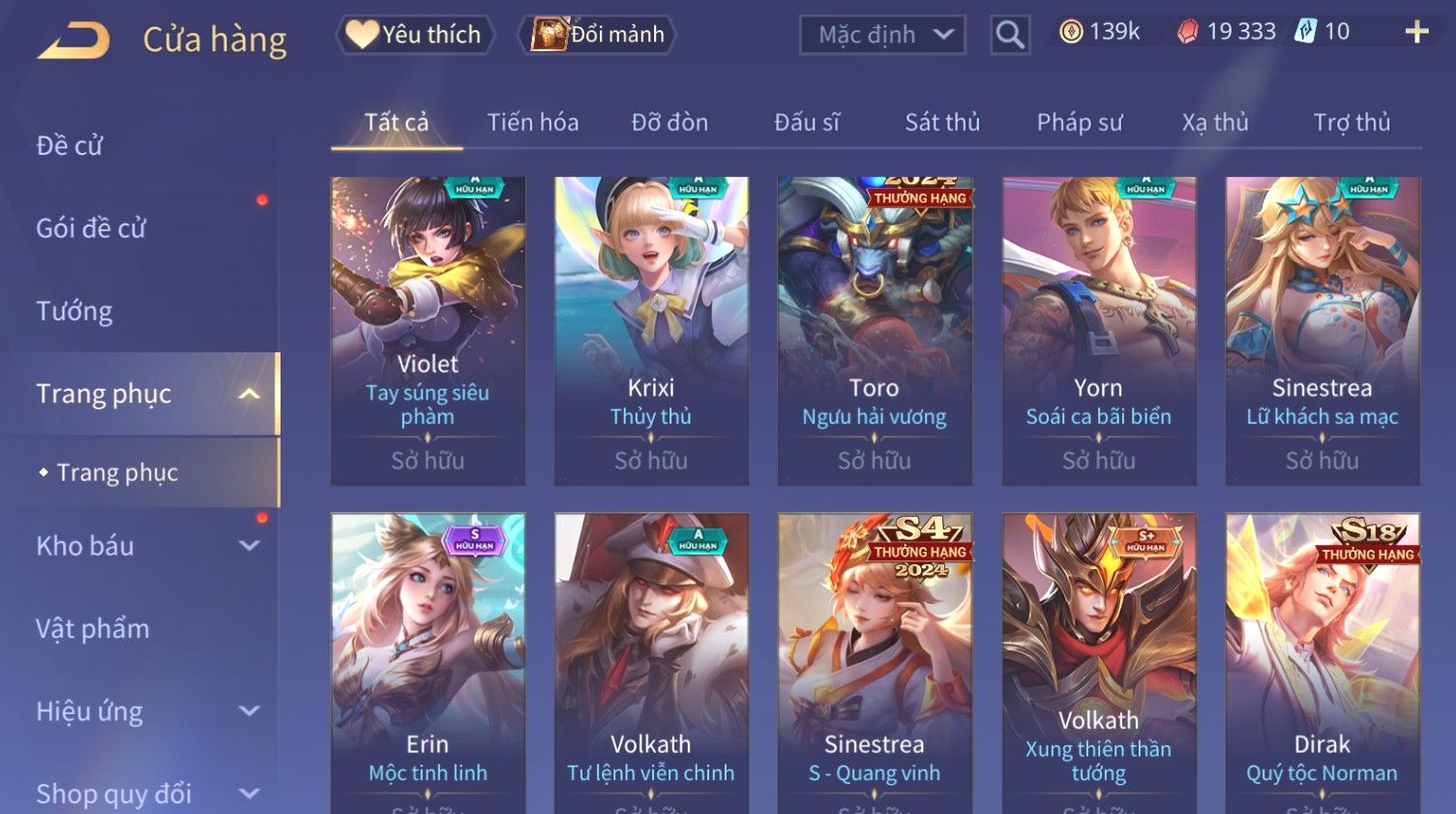
Task: Switch to the Đỡ đòn tab
Action: pos(669,123)
